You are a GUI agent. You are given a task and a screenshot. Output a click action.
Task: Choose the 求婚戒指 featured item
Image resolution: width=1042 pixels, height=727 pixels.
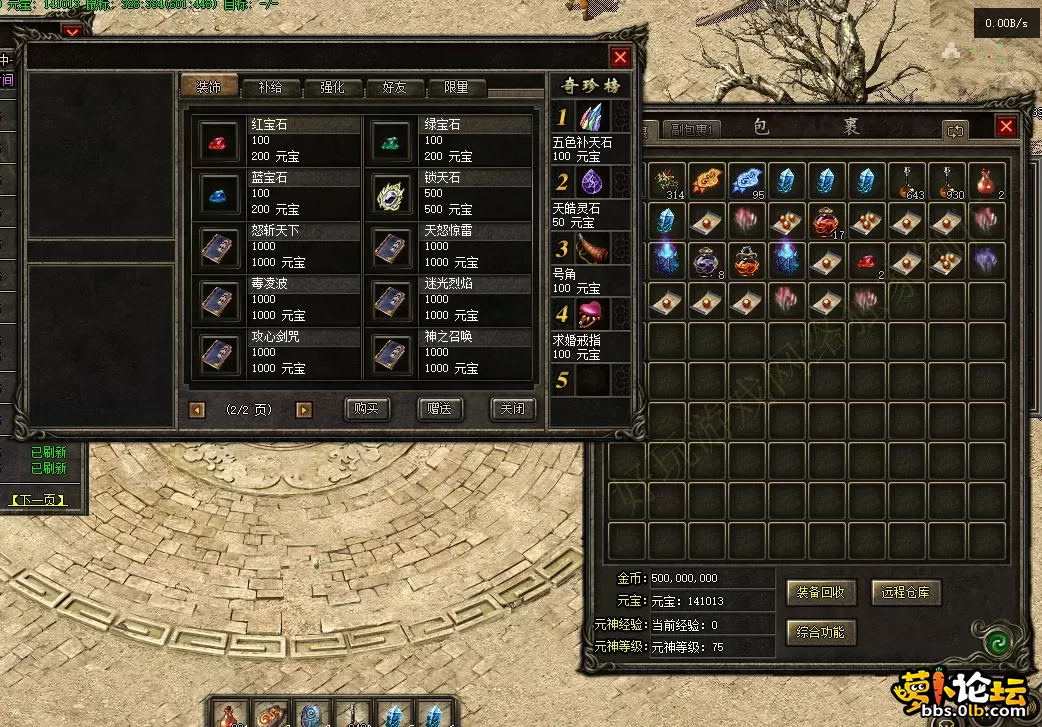pos(593,314)
